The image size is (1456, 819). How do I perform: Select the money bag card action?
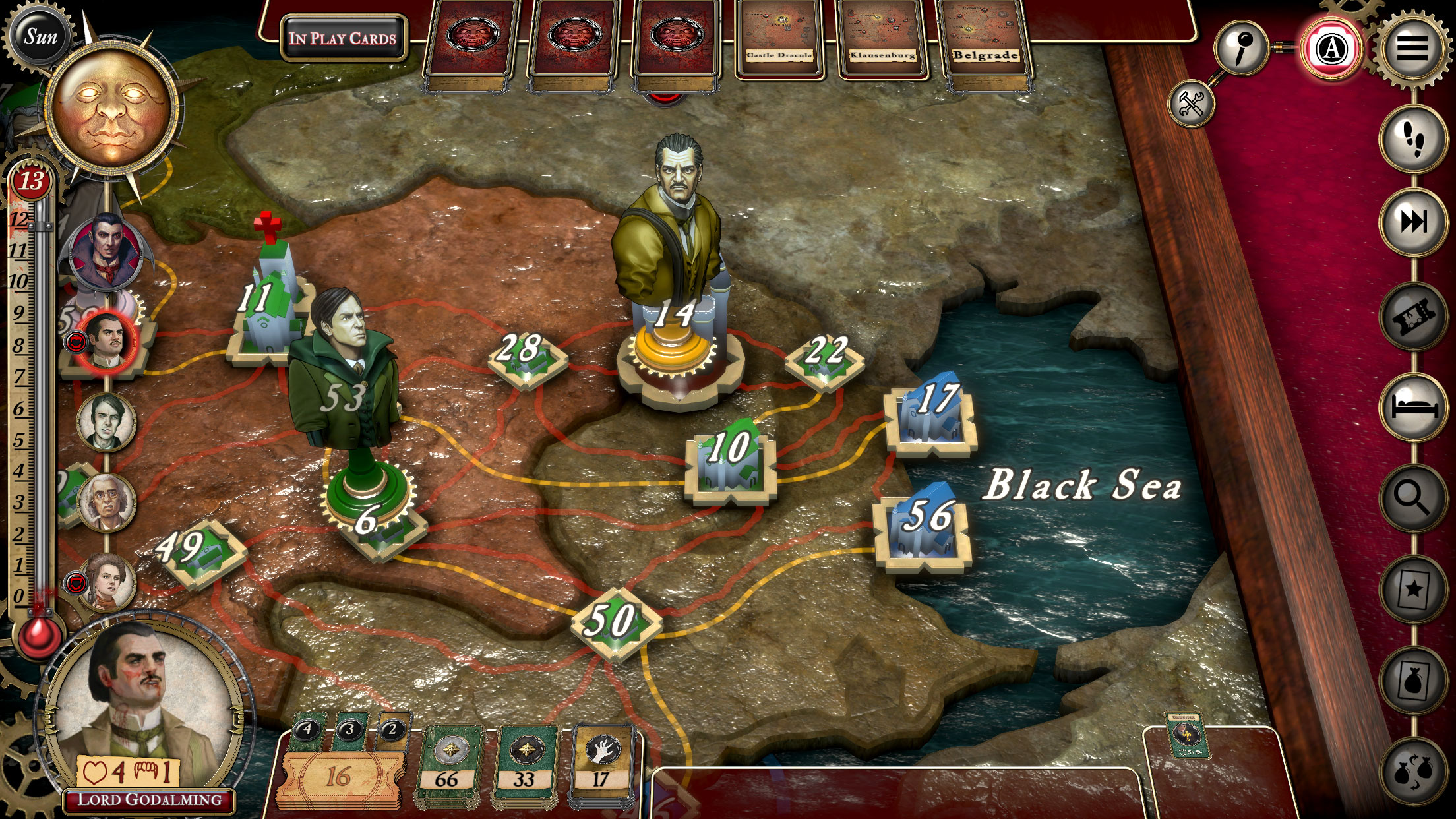[1412, 680]
